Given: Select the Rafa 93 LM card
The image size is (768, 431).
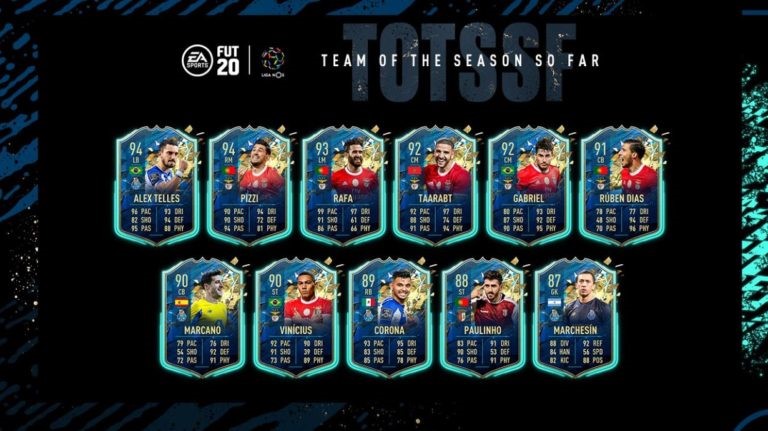Looking at the screenshot, I should 342,185.
